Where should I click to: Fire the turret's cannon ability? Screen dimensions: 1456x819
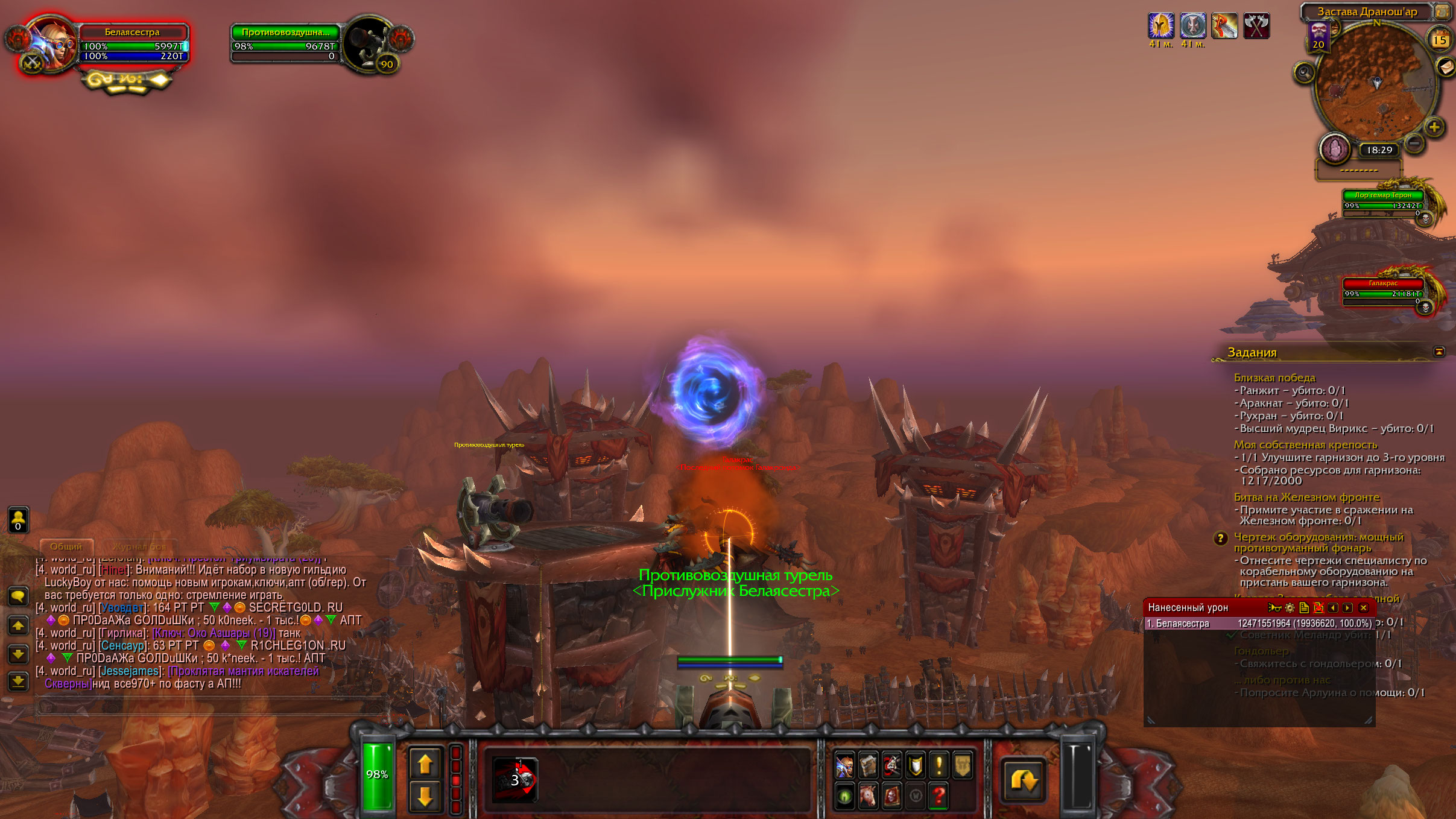point(514,780)
